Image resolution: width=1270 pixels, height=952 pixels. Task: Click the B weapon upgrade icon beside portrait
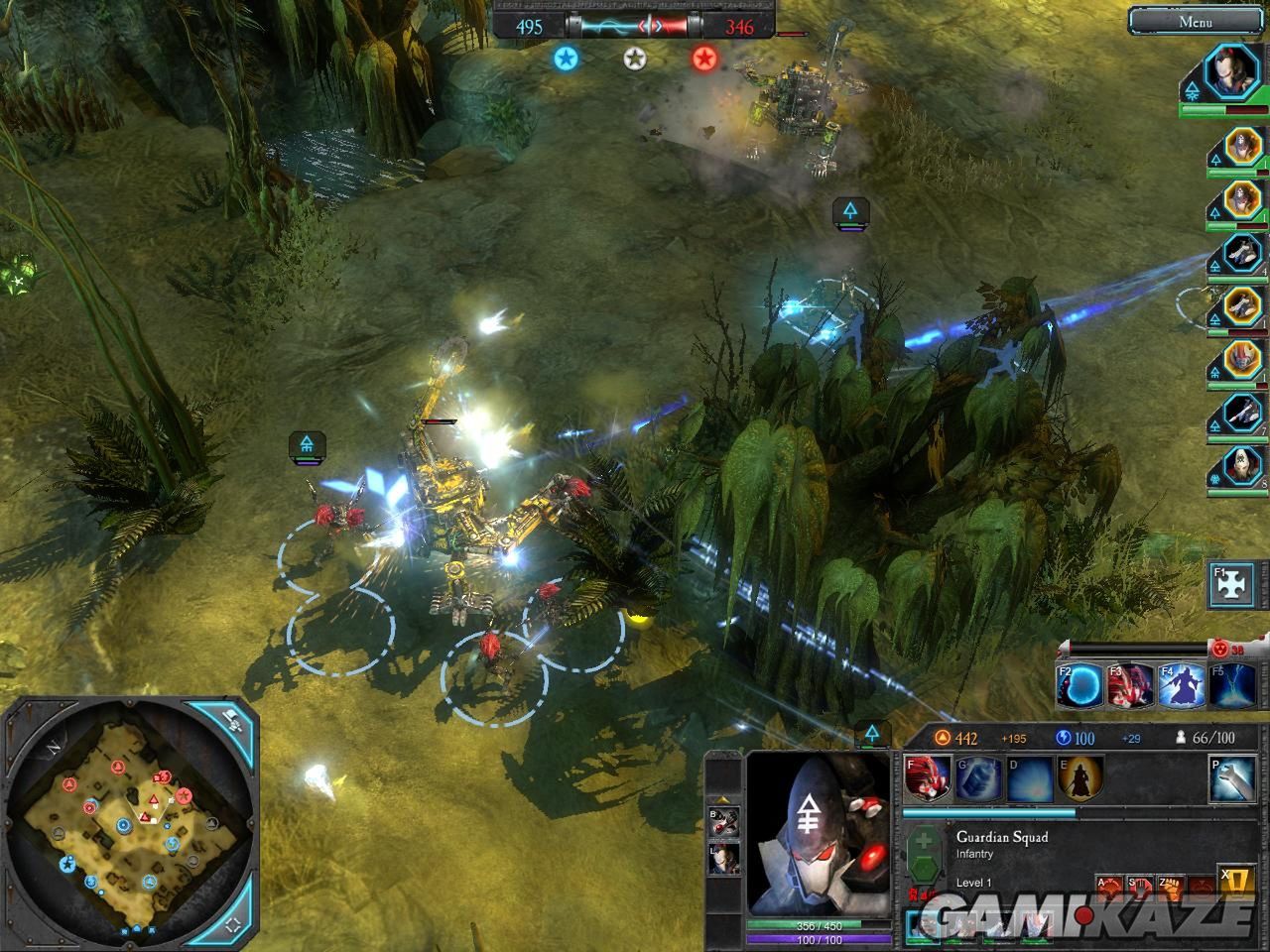tap(724, 820)
